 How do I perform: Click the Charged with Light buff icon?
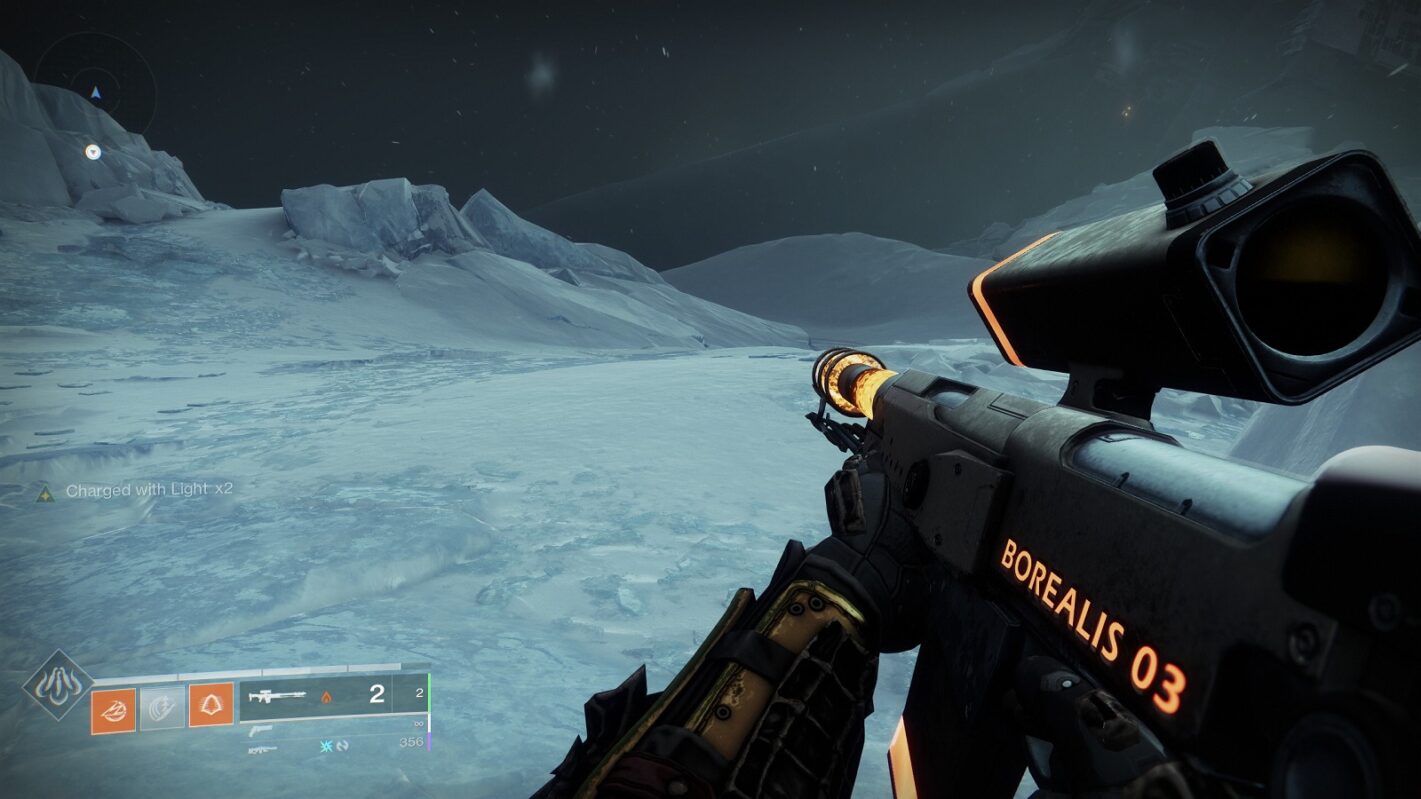pos(45,492)
